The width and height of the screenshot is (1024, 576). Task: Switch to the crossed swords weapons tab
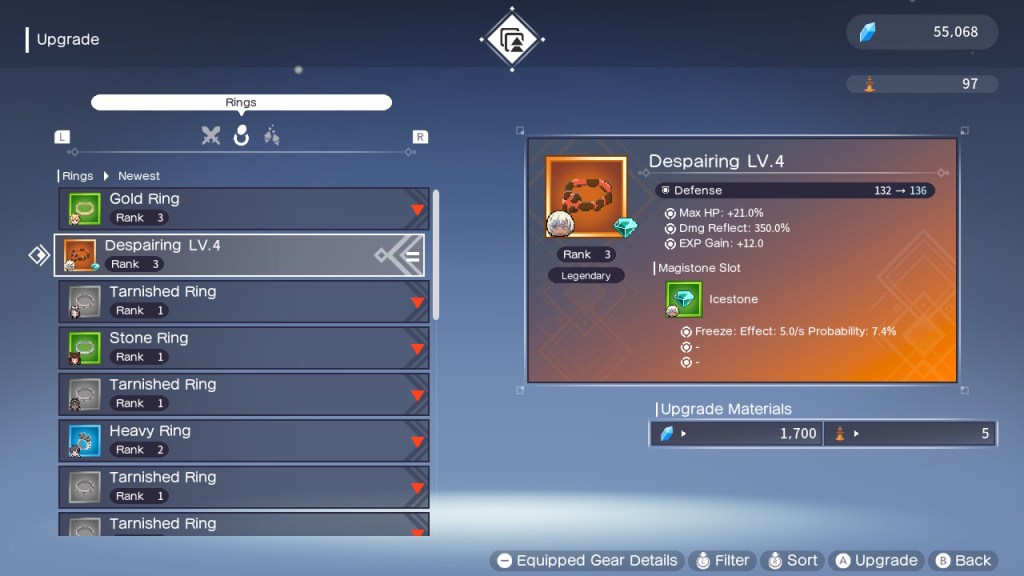point(210,136)
